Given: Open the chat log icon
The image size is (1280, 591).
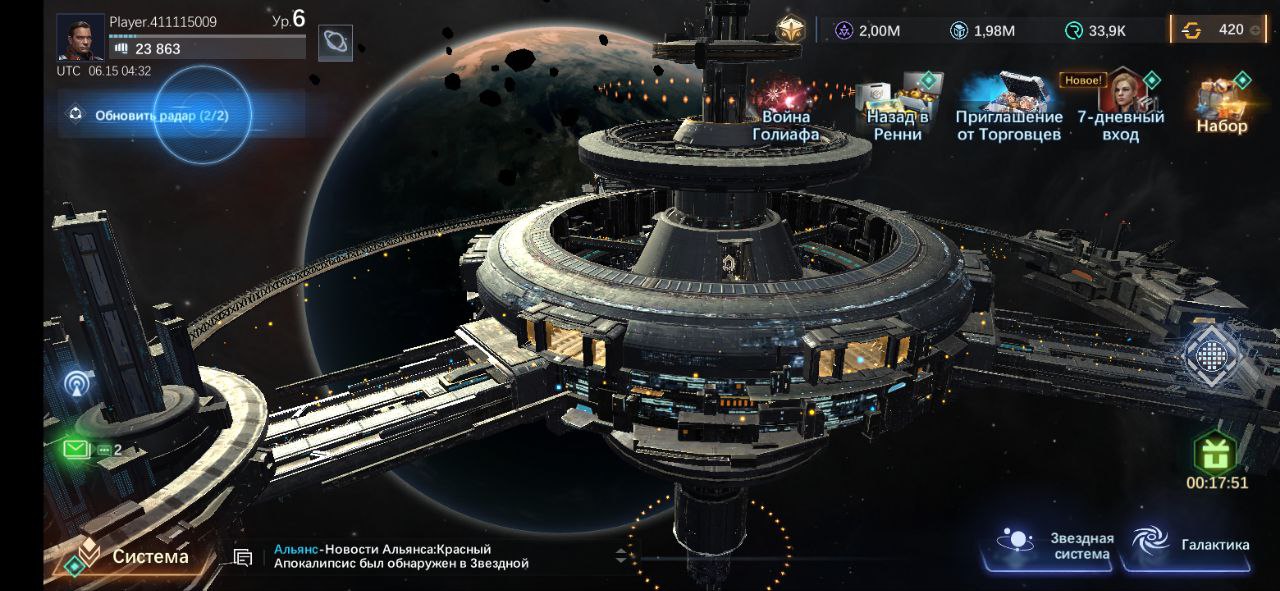Looking at the screenshot, I should pos(242,557).
